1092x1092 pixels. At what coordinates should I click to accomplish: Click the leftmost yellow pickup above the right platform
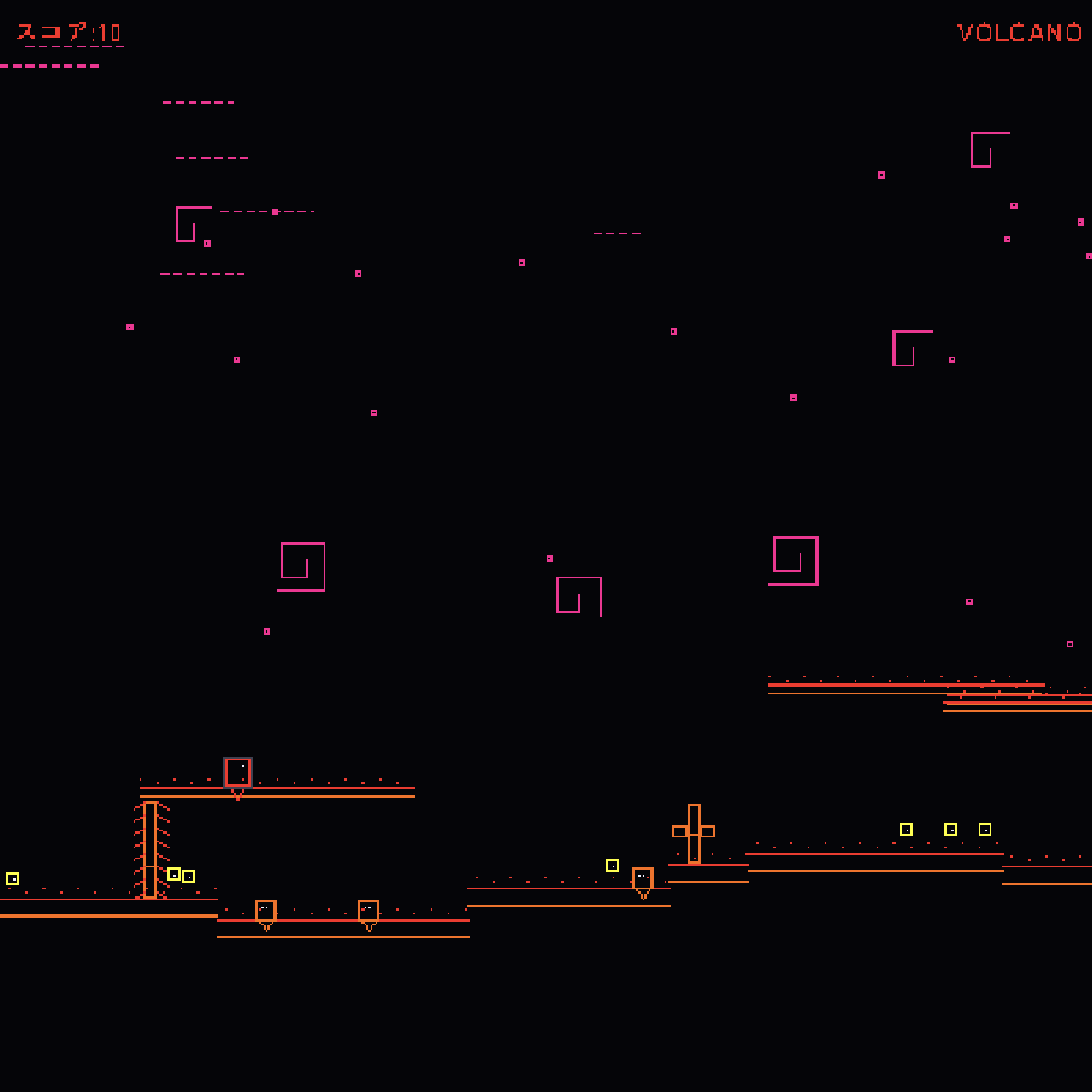pyautogui.click(x=907, y=828)
